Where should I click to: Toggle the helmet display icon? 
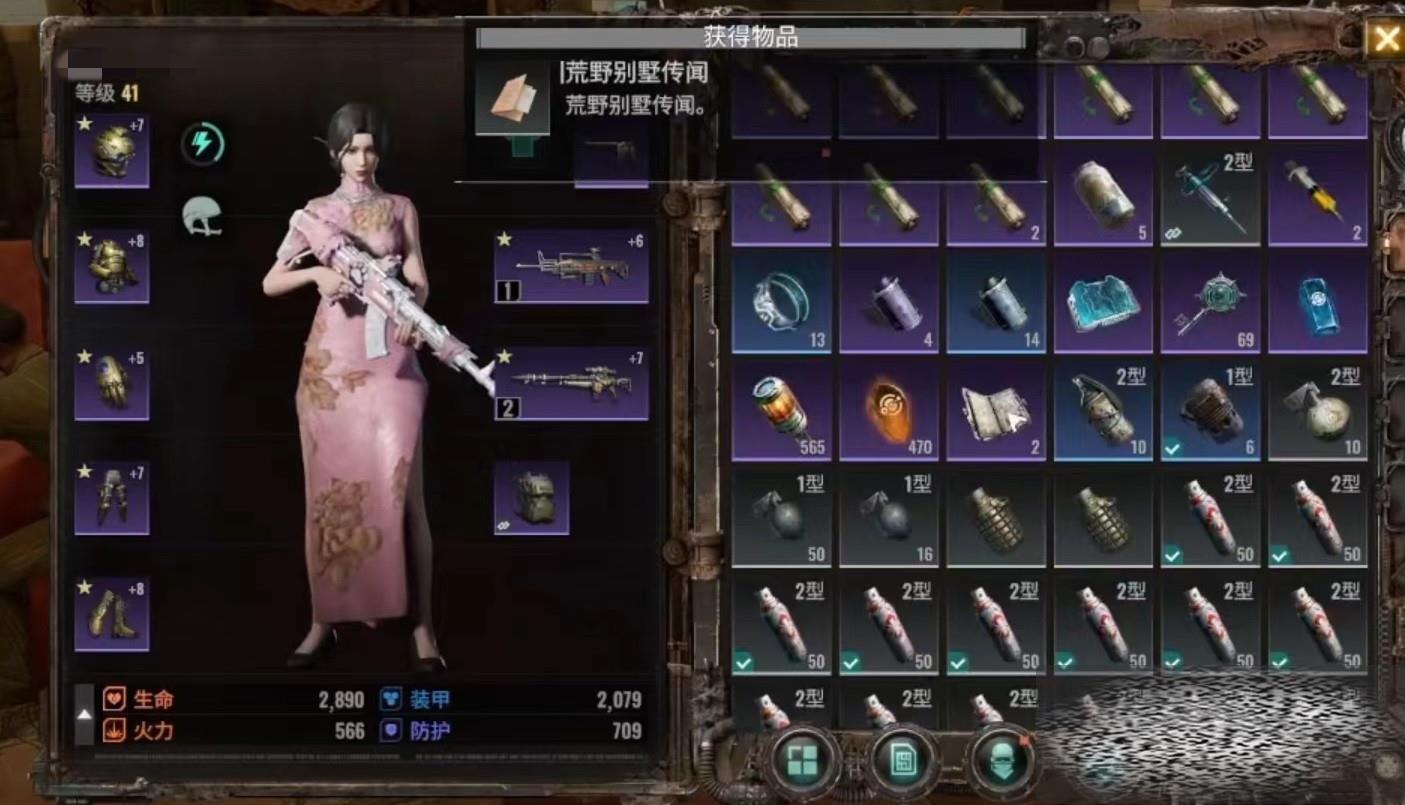[201, 216]
